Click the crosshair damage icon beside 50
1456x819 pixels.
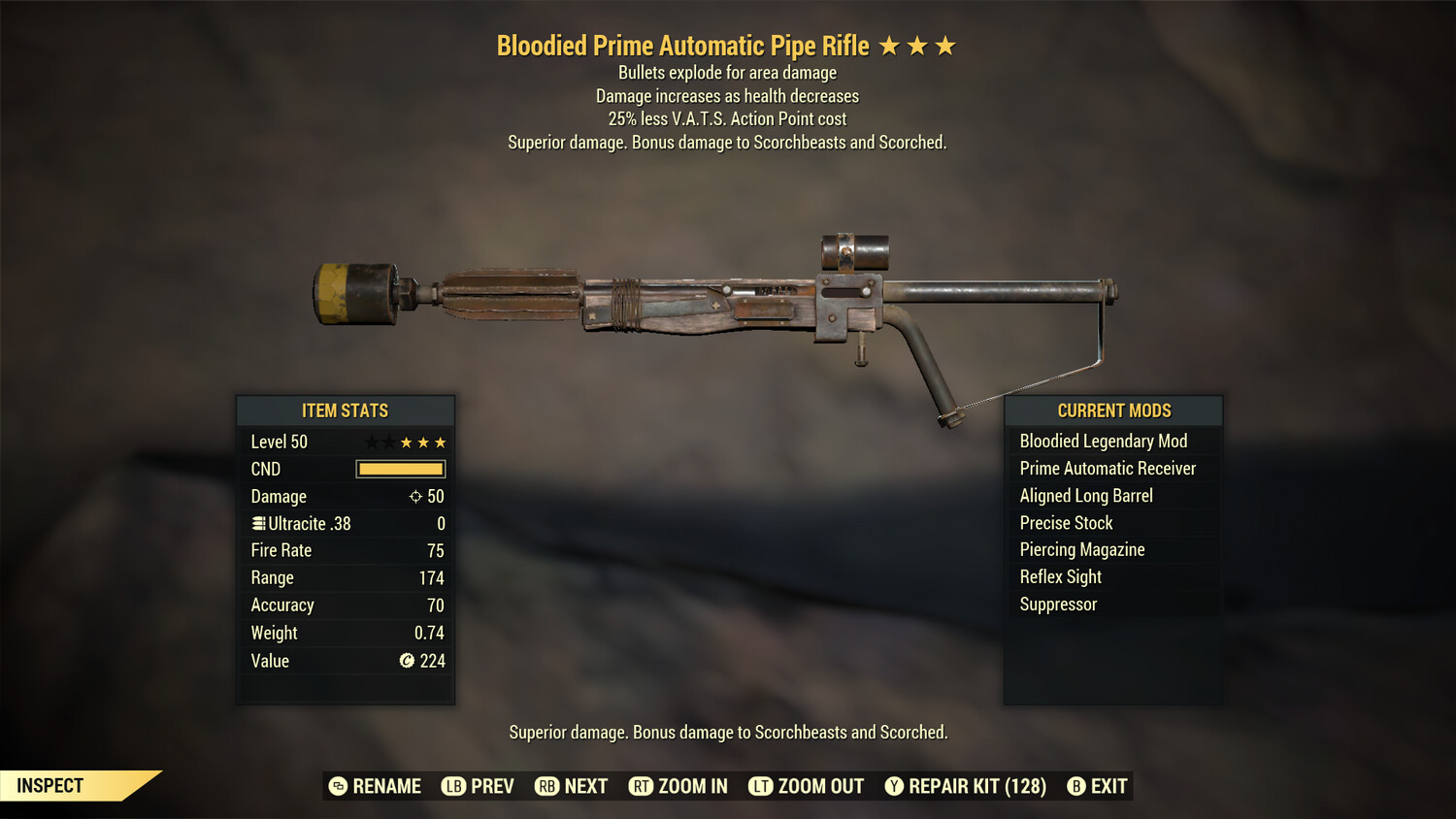click(415, 496)
